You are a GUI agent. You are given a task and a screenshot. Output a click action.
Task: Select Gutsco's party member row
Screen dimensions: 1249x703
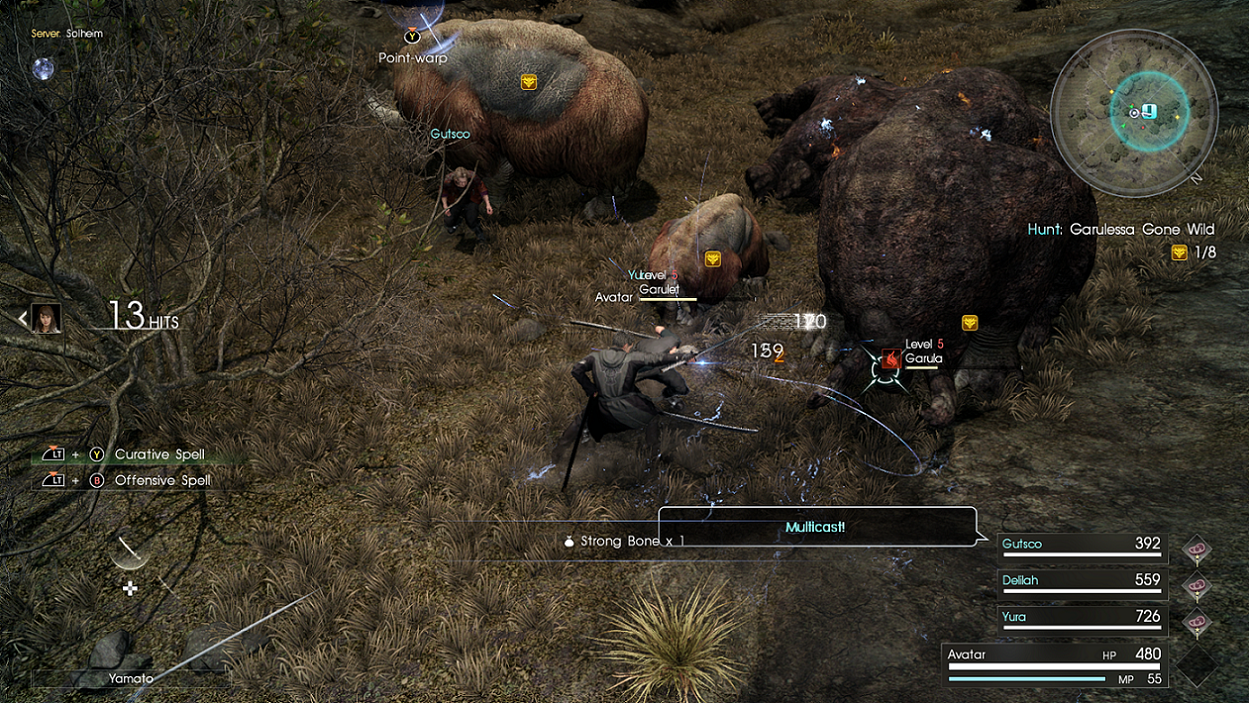tap(1081, 545)
